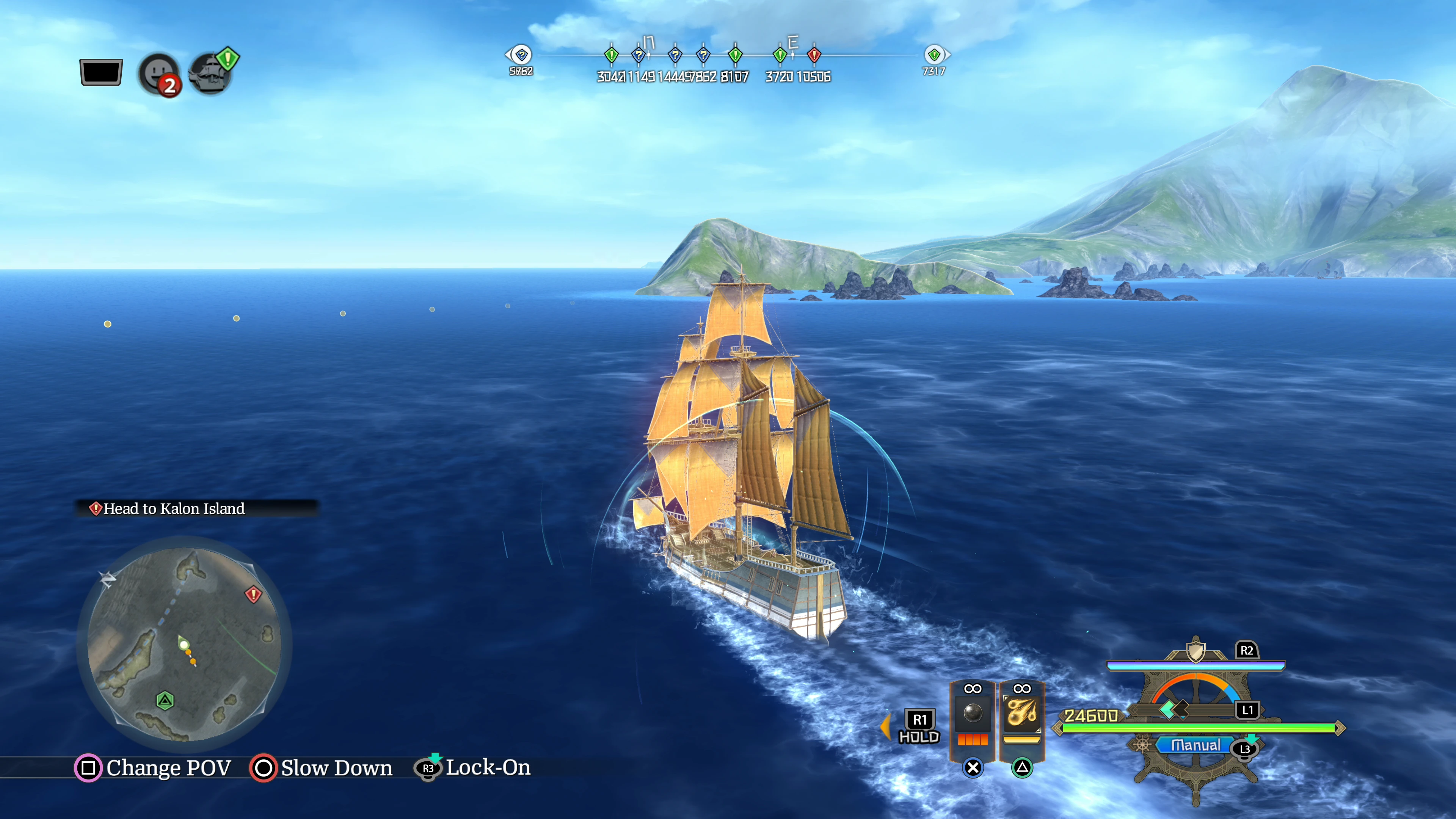The image size is (1456, 819).
Task: Click the red quest marker on compass
Action: coord(814,55)
